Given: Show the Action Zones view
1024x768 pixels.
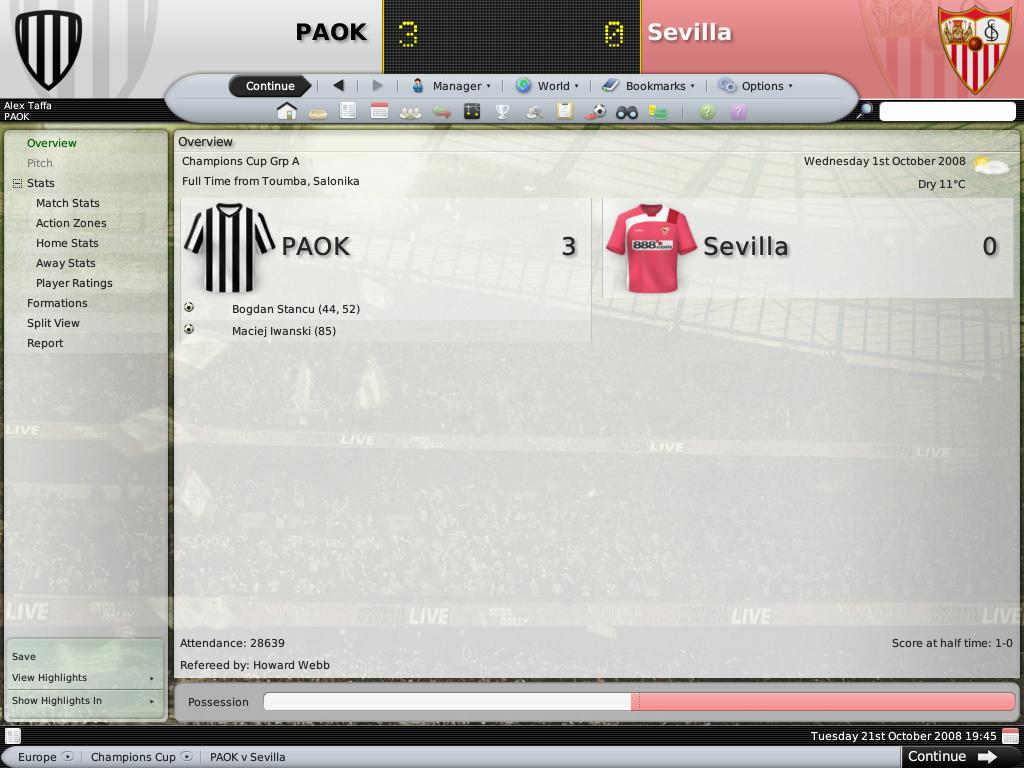Looking at the screenshot, I should pos(71,223).
